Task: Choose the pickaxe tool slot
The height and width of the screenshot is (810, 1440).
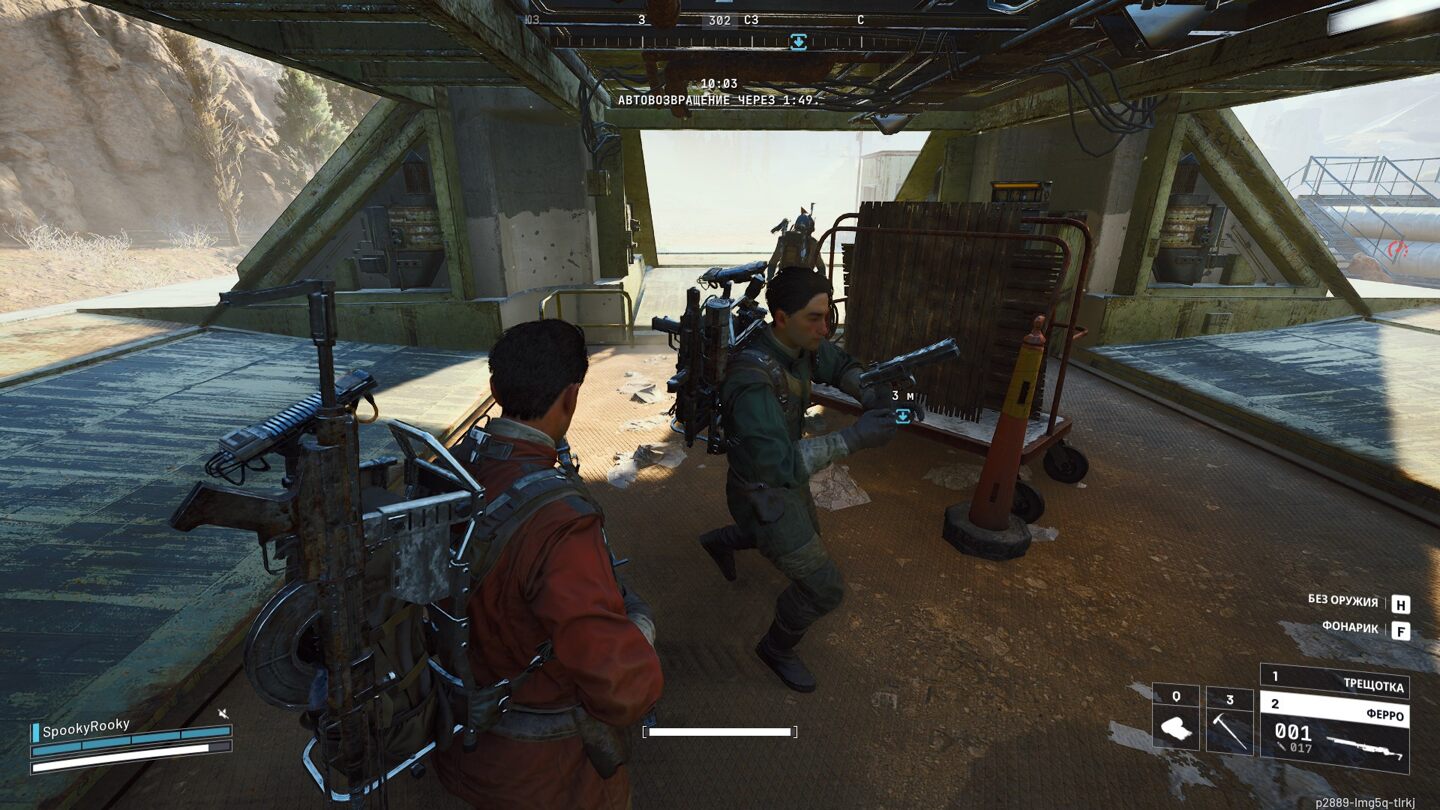Action: click(x=1229, y=719)
